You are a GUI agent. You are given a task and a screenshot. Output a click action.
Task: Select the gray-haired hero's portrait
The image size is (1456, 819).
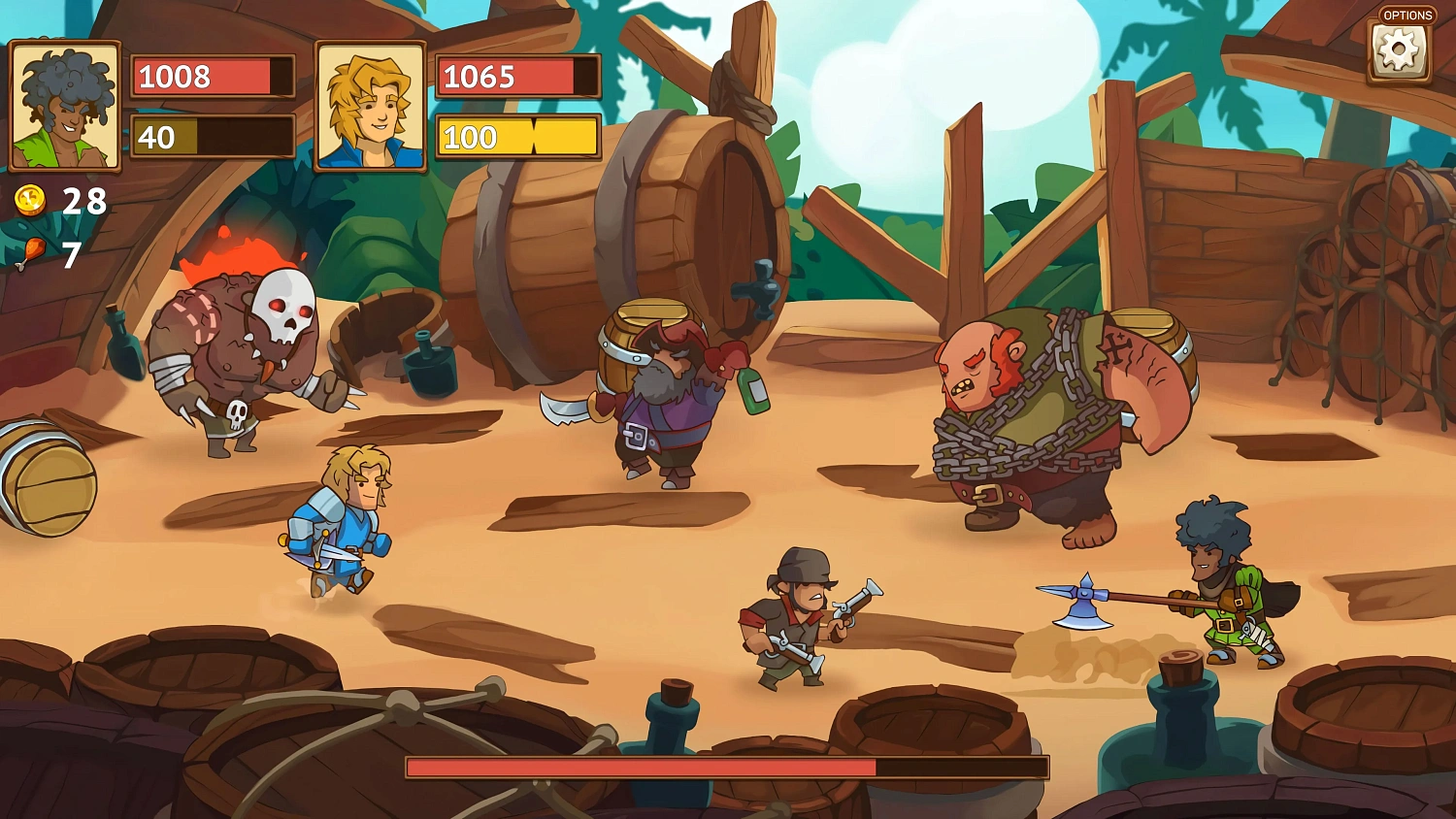tap(65, 106)
